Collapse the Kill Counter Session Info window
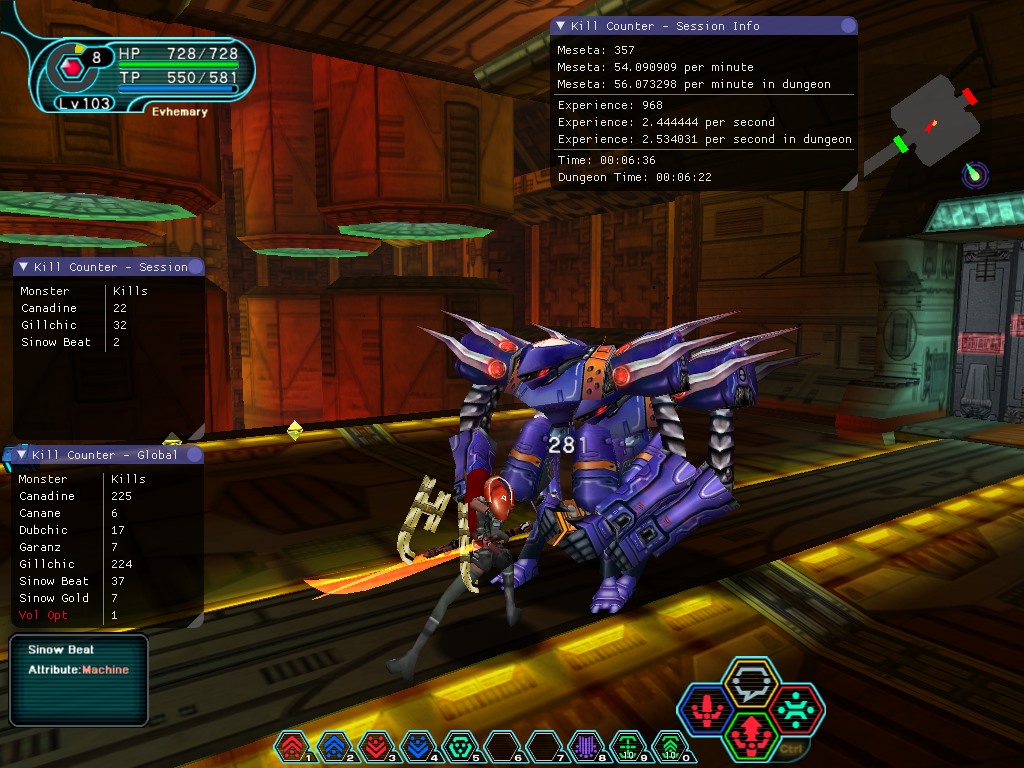1024x768 pixels. [561, 26]
